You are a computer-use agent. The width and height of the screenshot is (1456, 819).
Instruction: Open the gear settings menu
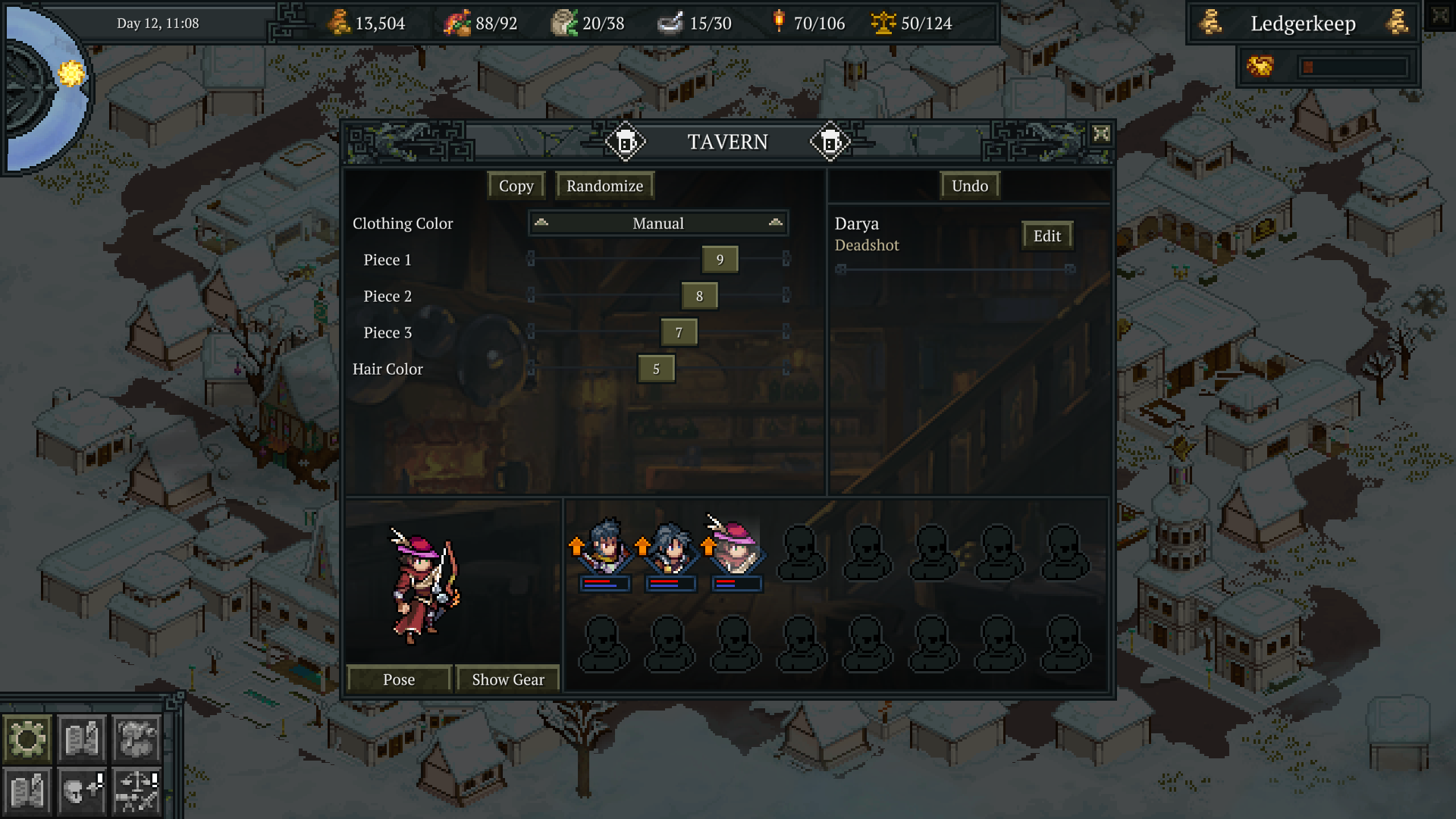pos(27,738)
